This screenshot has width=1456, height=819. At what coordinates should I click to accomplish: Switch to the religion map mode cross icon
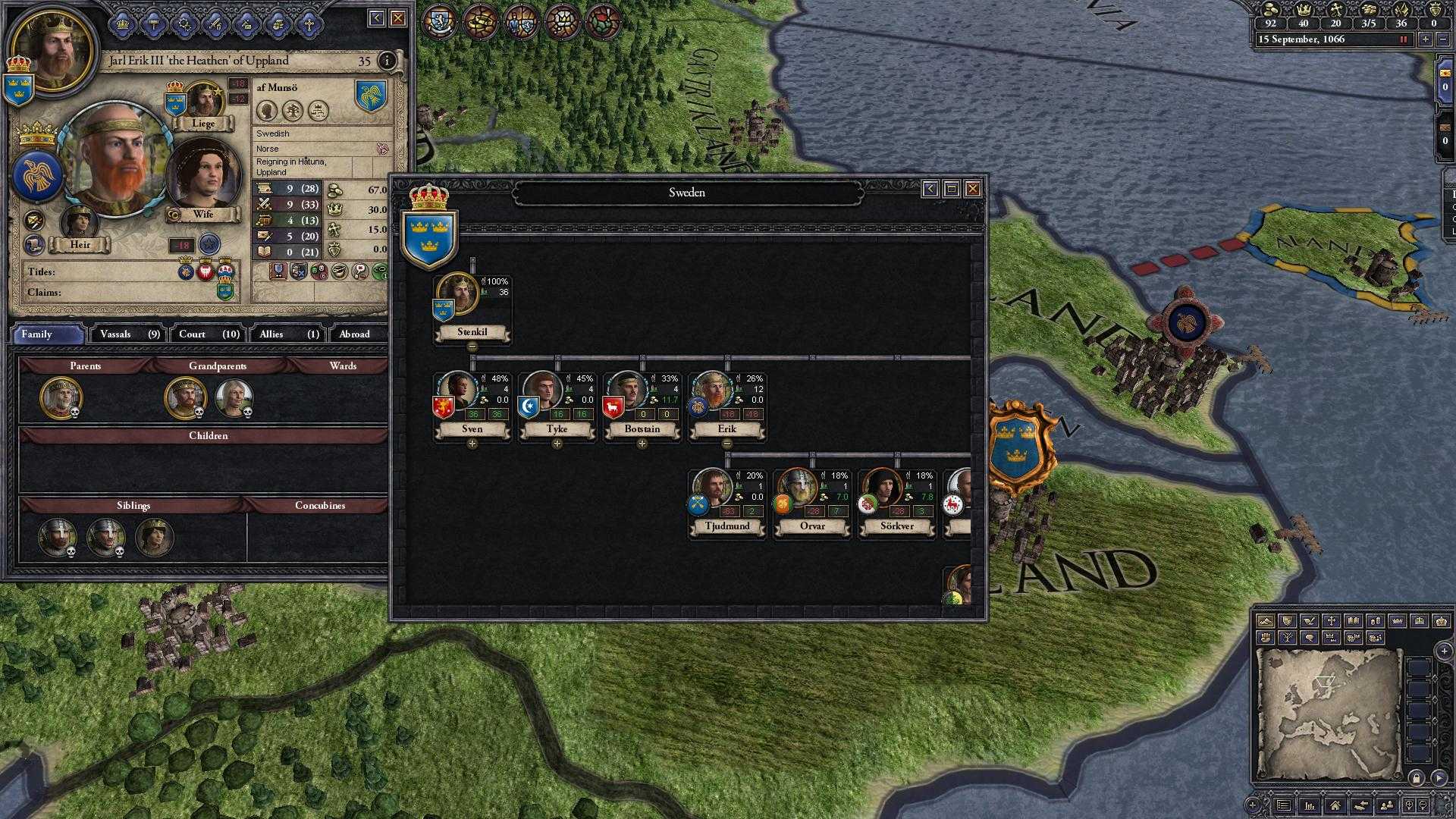click(1331, 622)
